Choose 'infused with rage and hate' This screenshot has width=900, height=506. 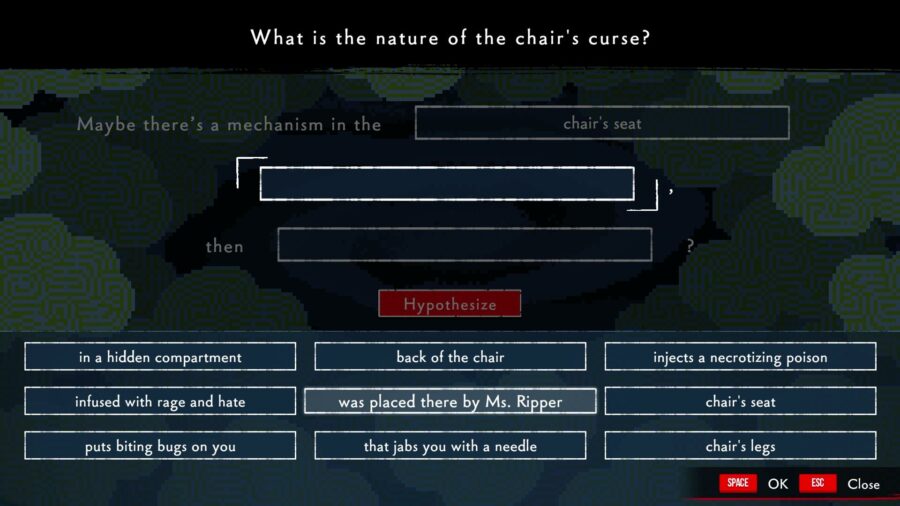tap(160, 402)
